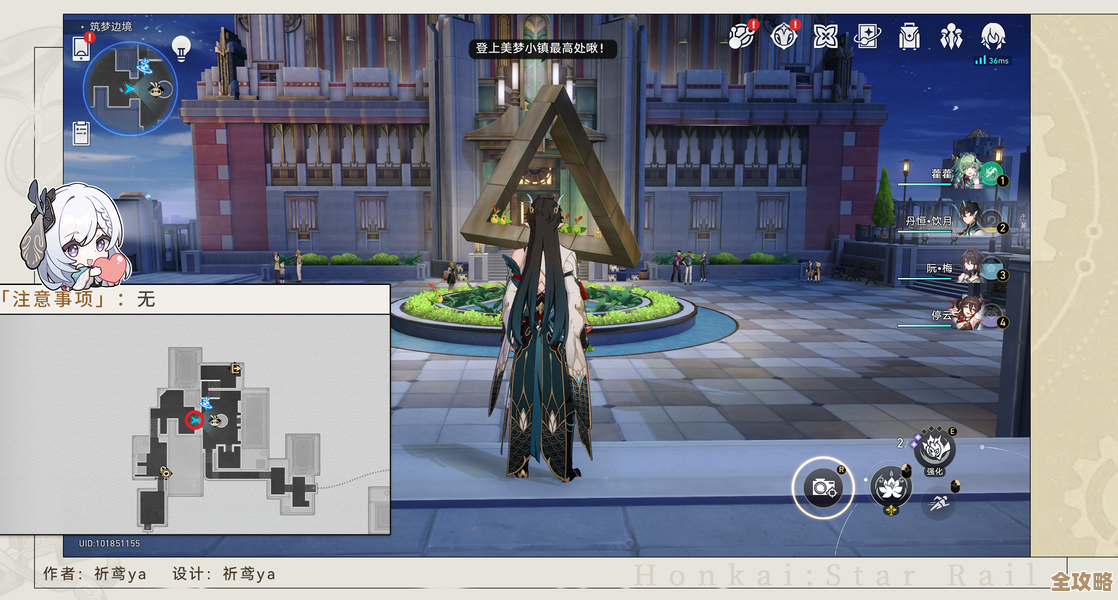Open the four-petal flower icon

825,37
